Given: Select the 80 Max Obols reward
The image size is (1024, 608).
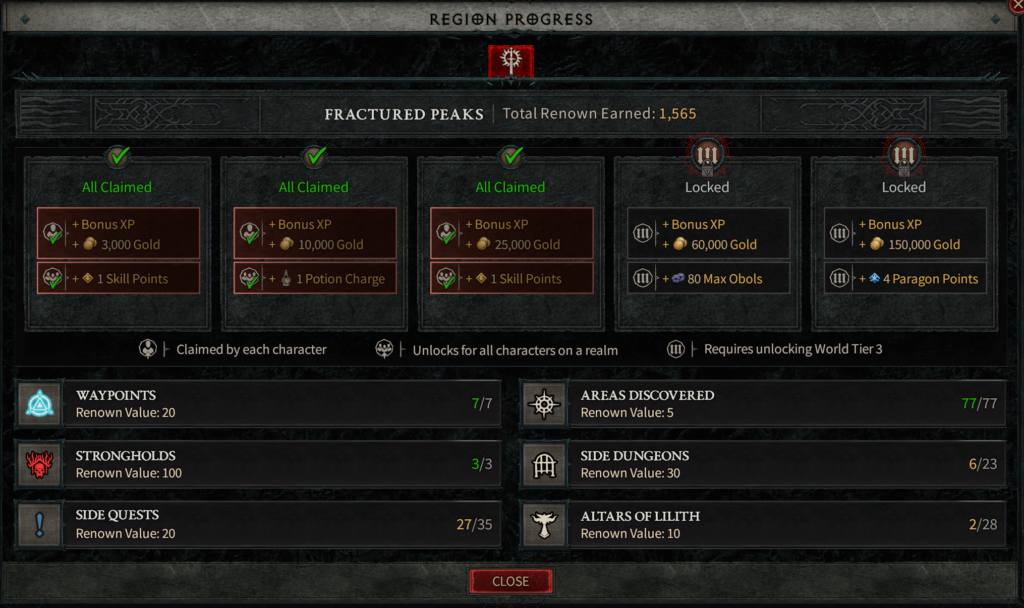Looking at the screenshot, I should point(708,279).
